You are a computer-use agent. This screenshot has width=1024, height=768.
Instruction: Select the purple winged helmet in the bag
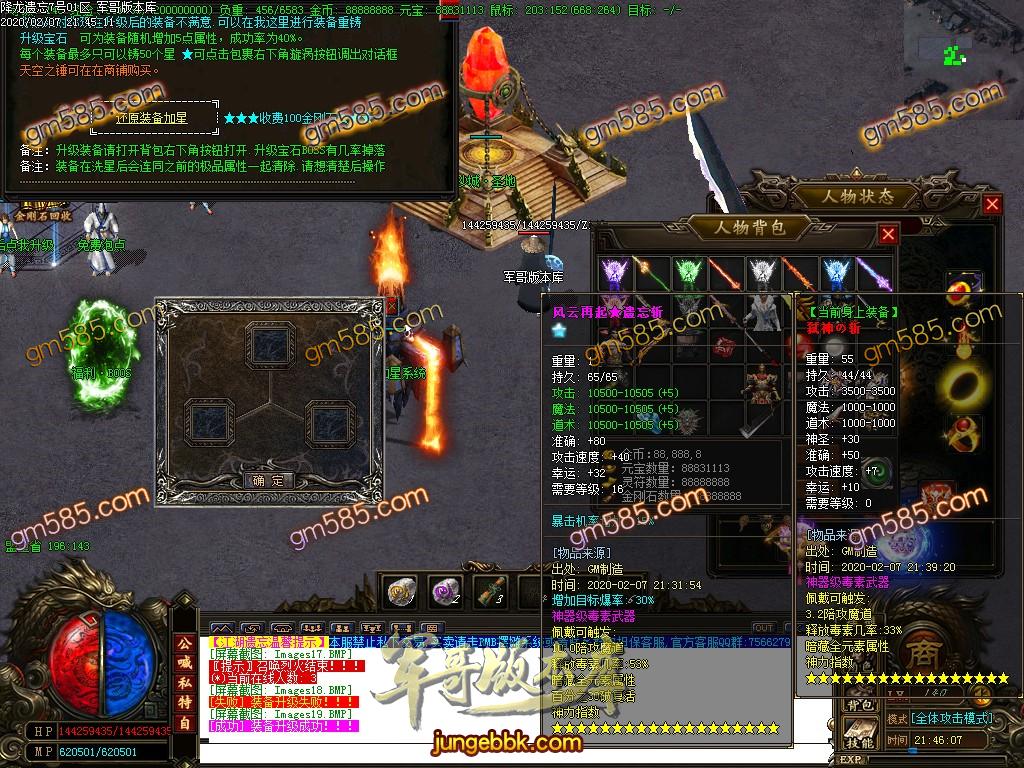pos(613,273)
